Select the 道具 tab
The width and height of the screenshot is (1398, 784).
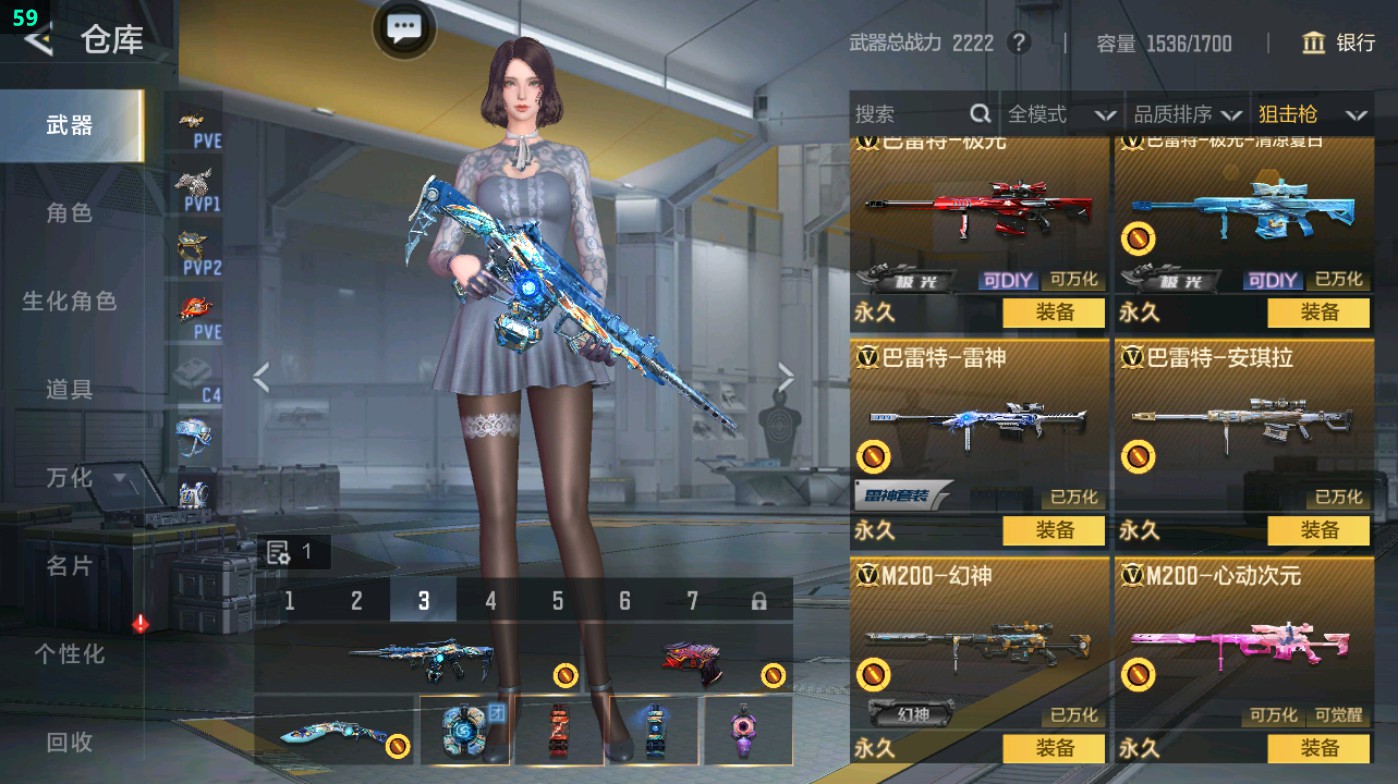tap(69, 389)
